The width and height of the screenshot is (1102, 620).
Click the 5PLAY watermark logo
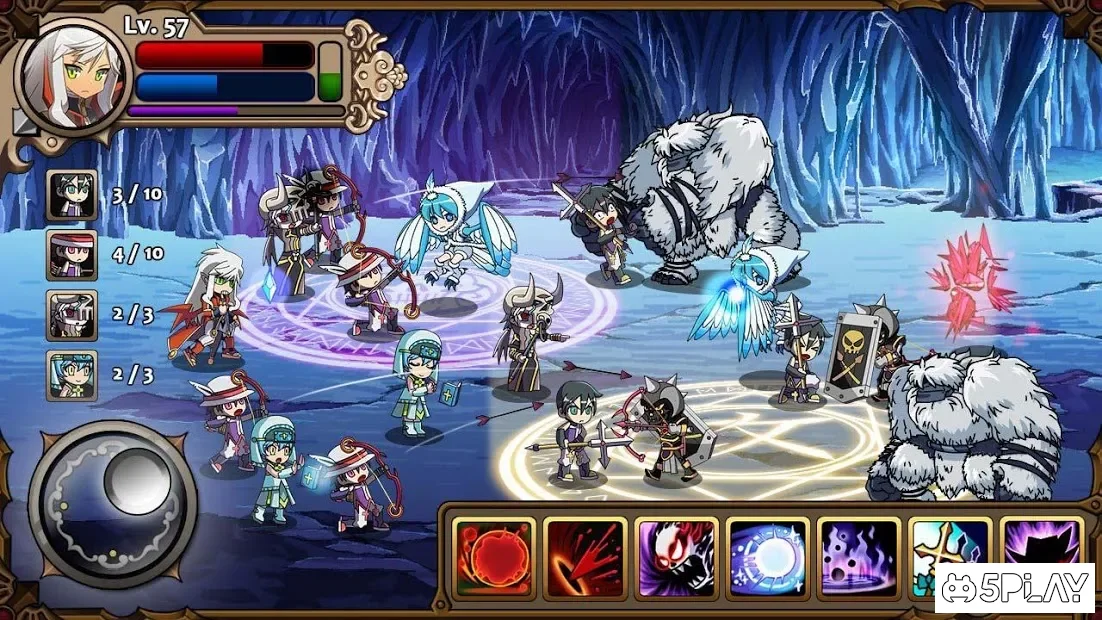click(1015, 588)
